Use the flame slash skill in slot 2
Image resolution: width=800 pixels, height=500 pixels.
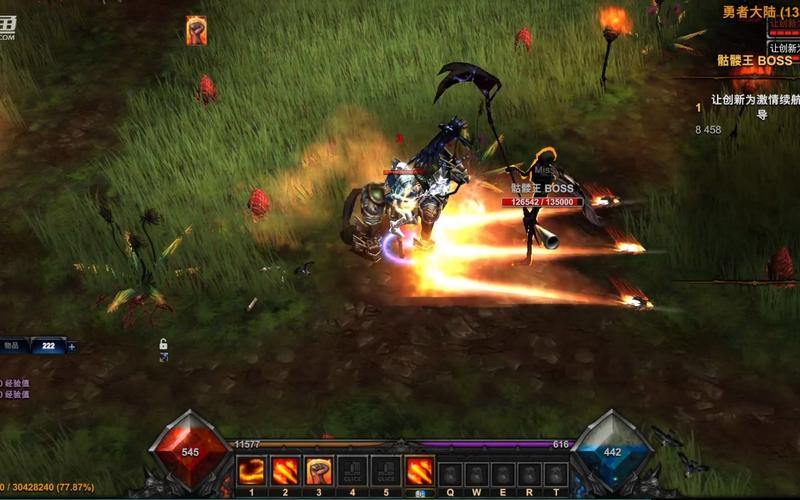point(285,471)
